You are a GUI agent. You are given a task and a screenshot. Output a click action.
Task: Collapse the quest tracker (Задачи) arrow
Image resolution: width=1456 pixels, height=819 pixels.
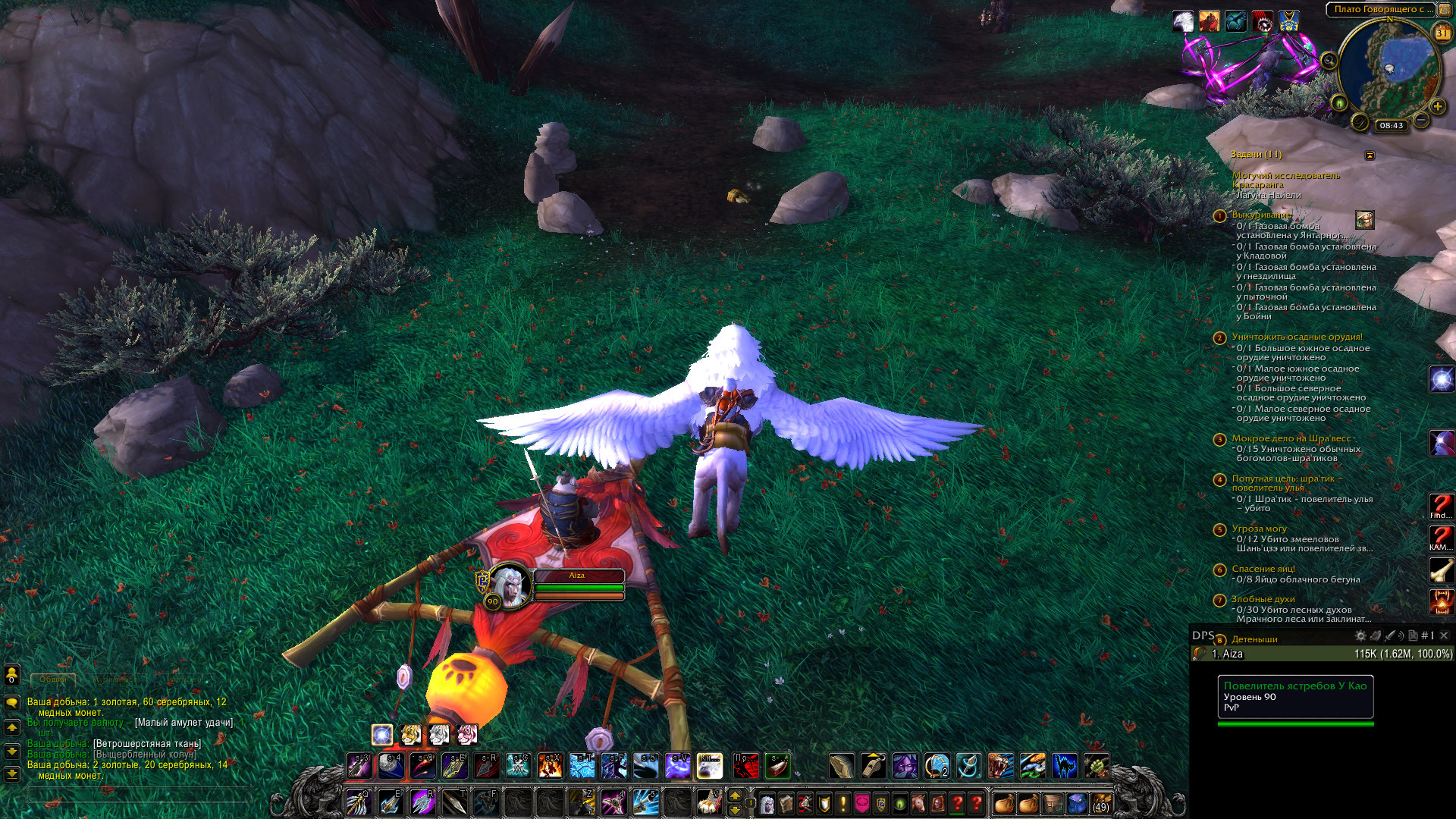[x=1370, y=155]
